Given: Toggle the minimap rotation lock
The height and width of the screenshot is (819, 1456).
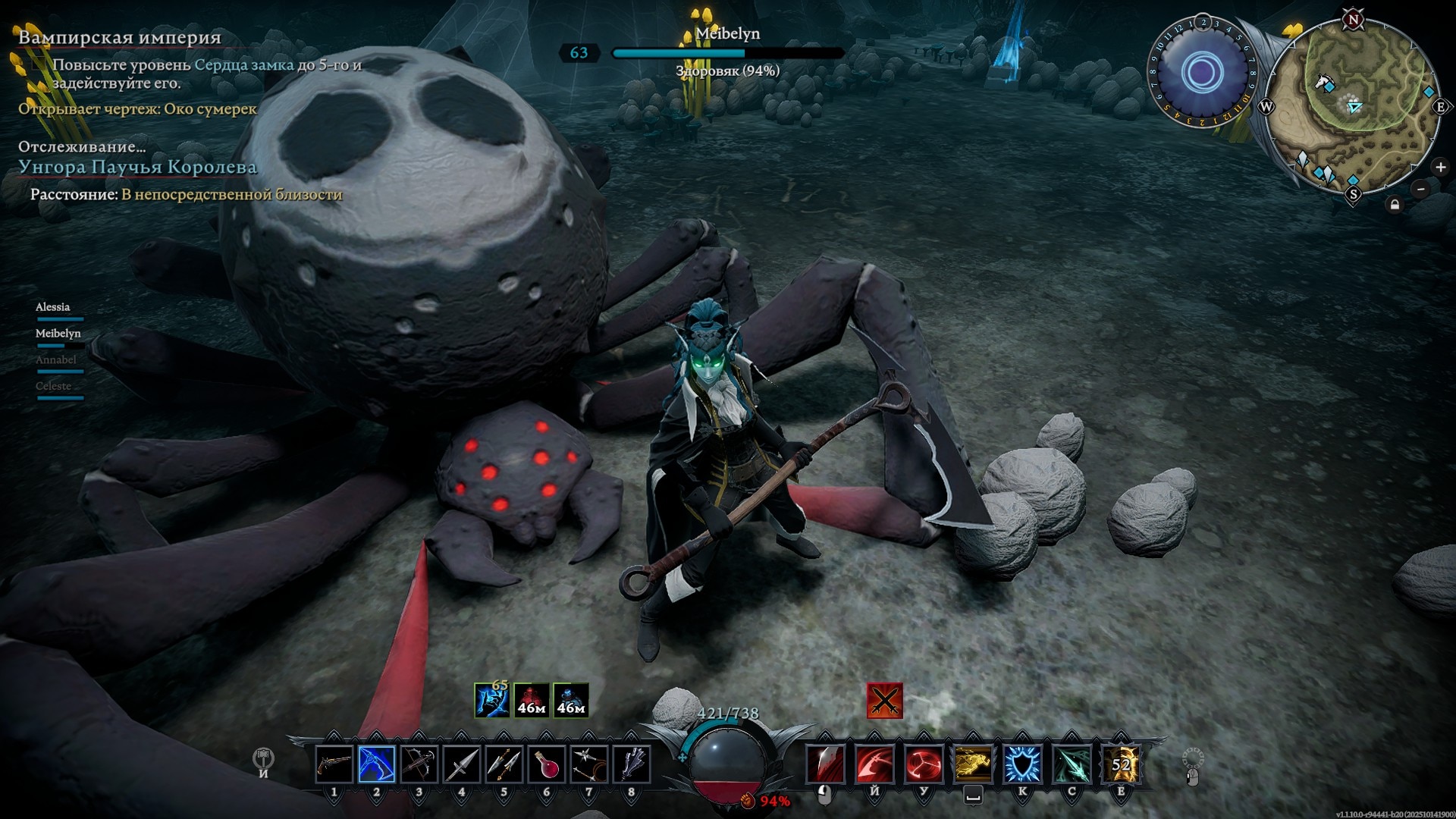Looking at the screenshot, I should click(x=1394, y=204).
